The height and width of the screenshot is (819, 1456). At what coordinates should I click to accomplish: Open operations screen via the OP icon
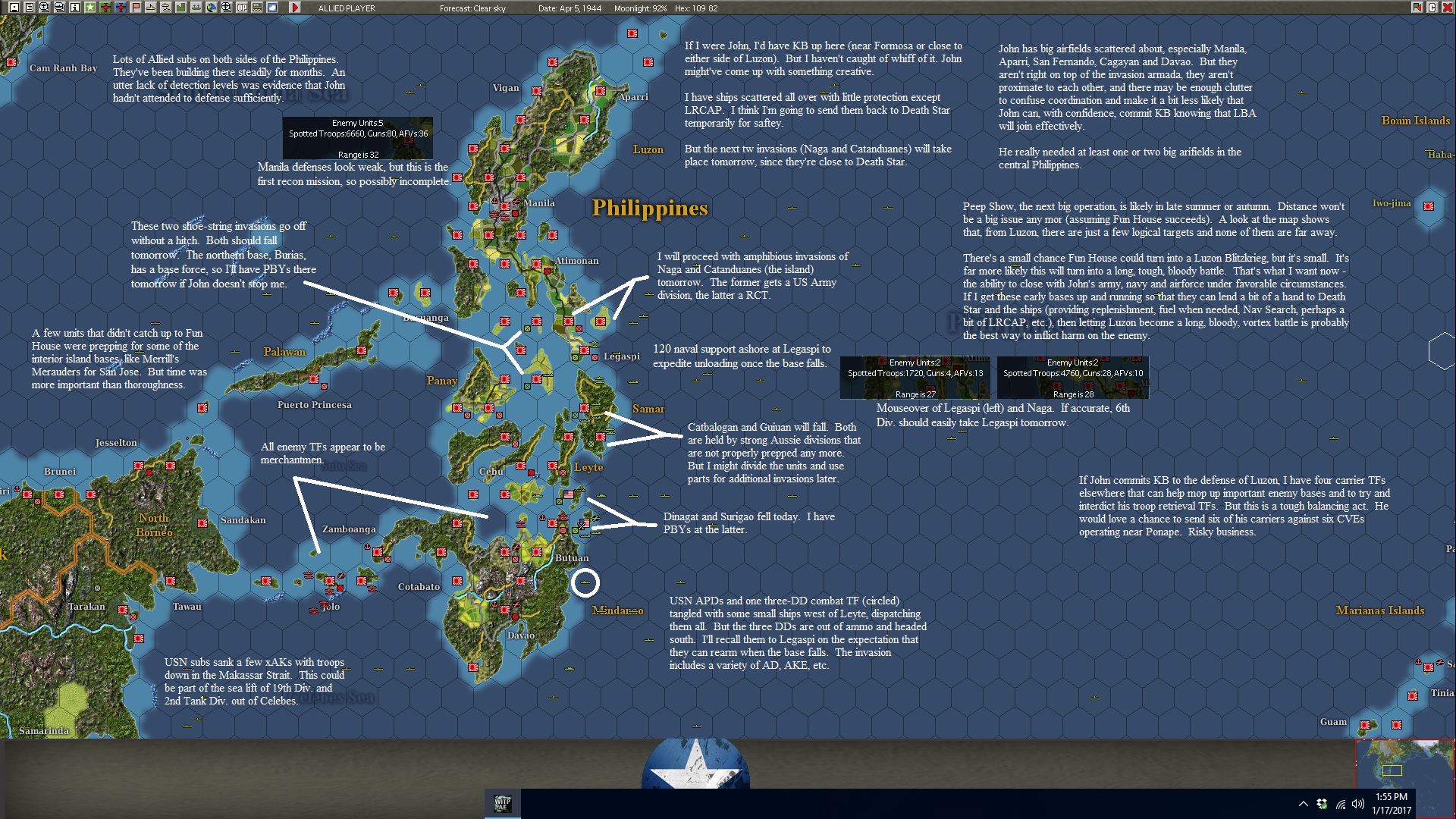tap(242, 7)
